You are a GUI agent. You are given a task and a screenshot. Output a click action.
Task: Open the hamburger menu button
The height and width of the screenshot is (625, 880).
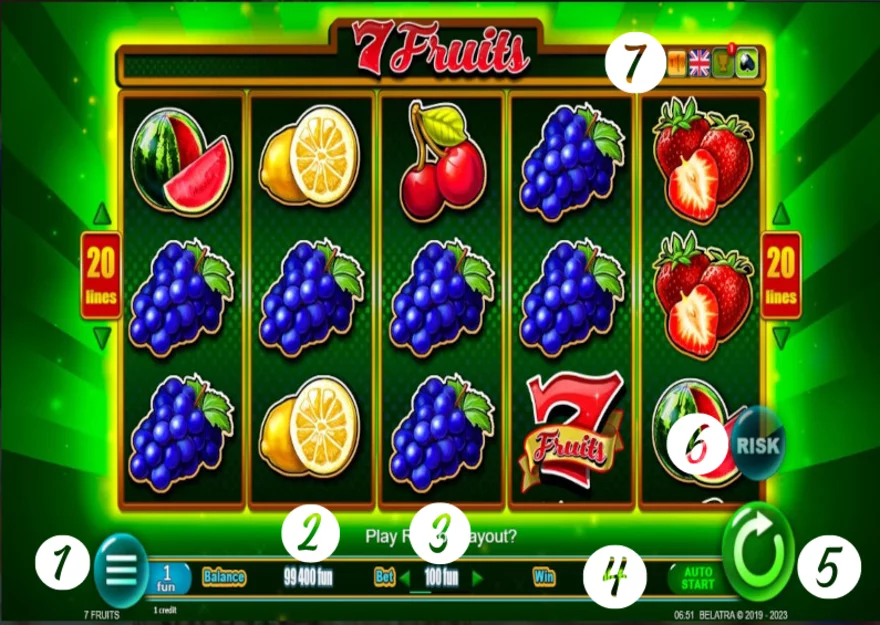(120, 570)
